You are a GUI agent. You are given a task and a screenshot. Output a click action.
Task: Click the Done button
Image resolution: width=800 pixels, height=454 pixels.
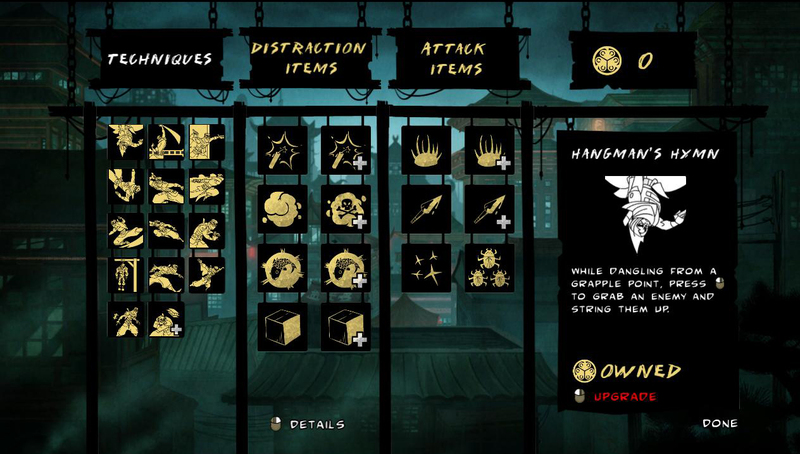(x=720, y=423)
